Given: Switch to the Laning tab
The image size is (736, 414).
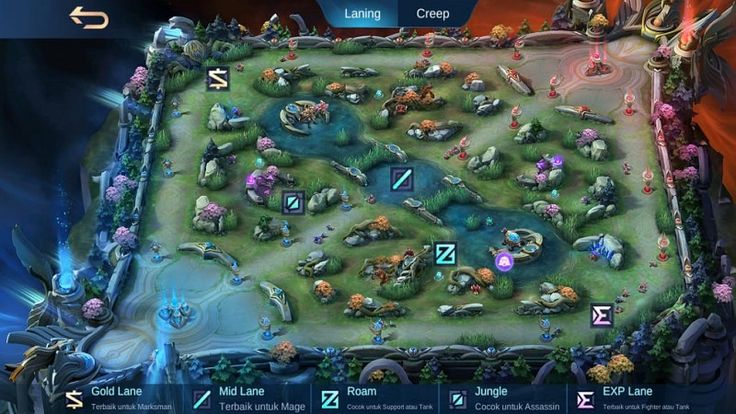Looking at the screenshot, I should [x=362, y=14].
